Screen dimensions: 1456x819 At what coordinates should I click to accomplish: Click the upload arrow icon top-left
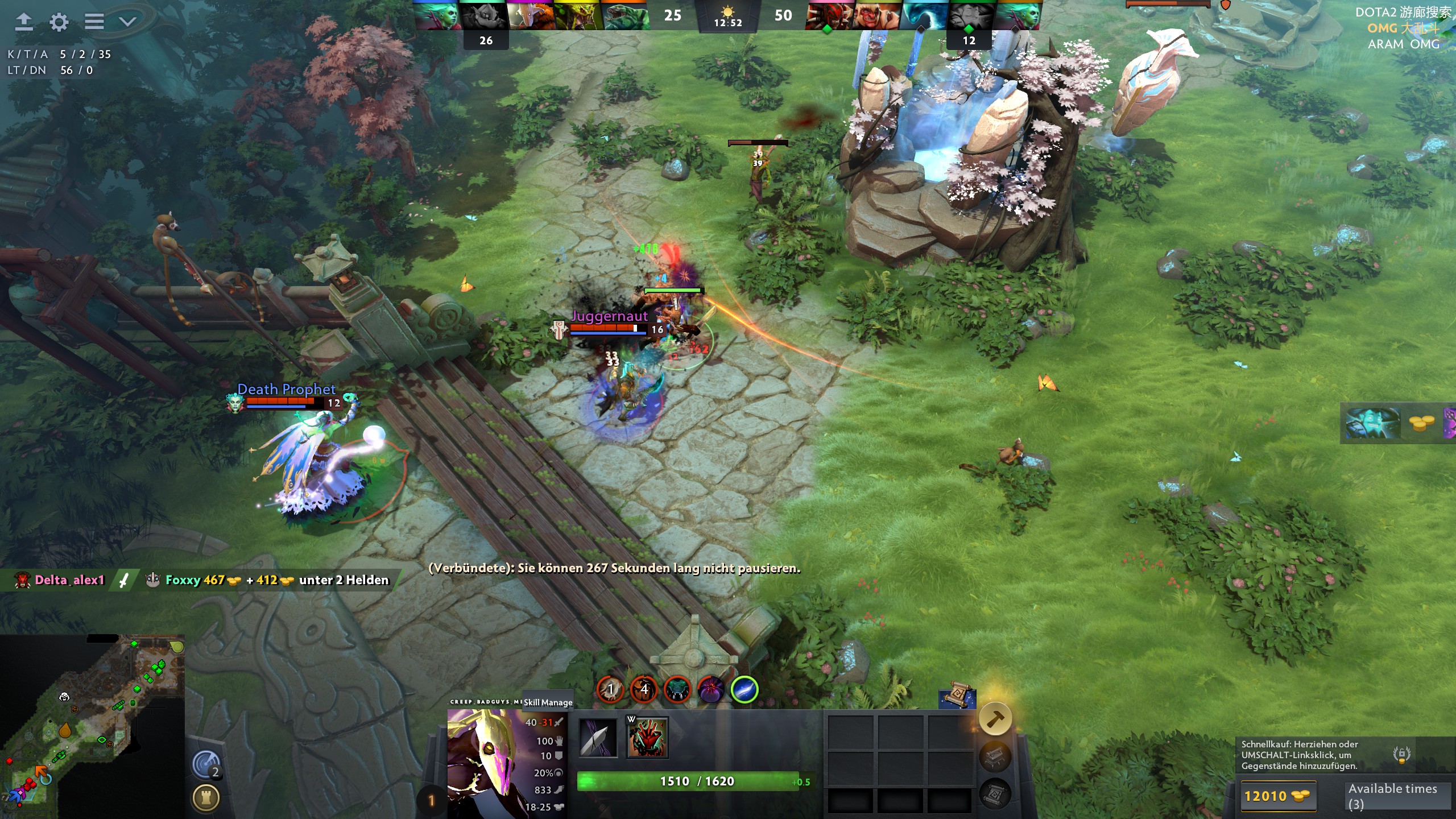(23, 22)
